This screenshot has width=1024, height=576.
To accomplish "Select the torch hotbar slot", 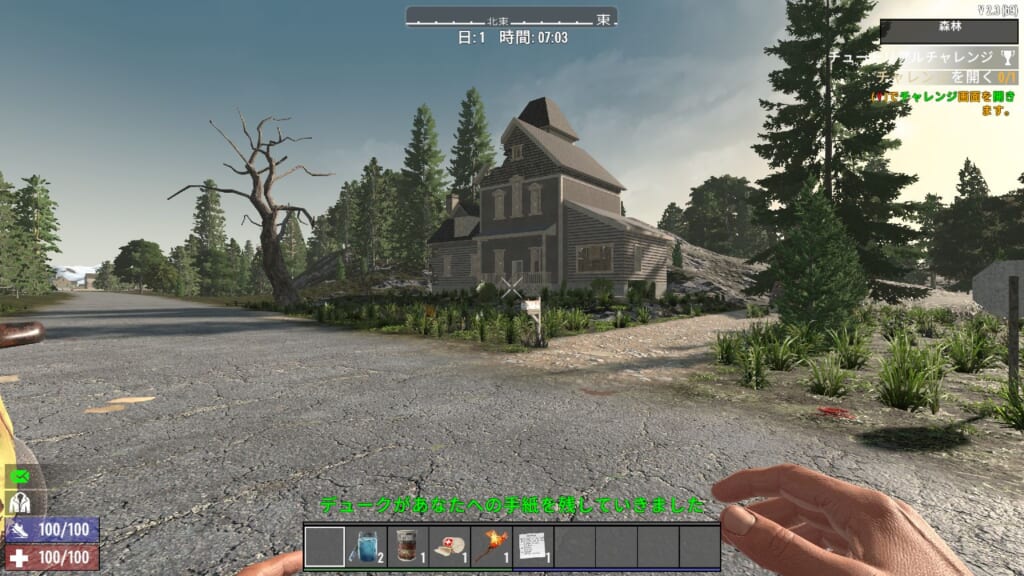I will tap(492, 547).
